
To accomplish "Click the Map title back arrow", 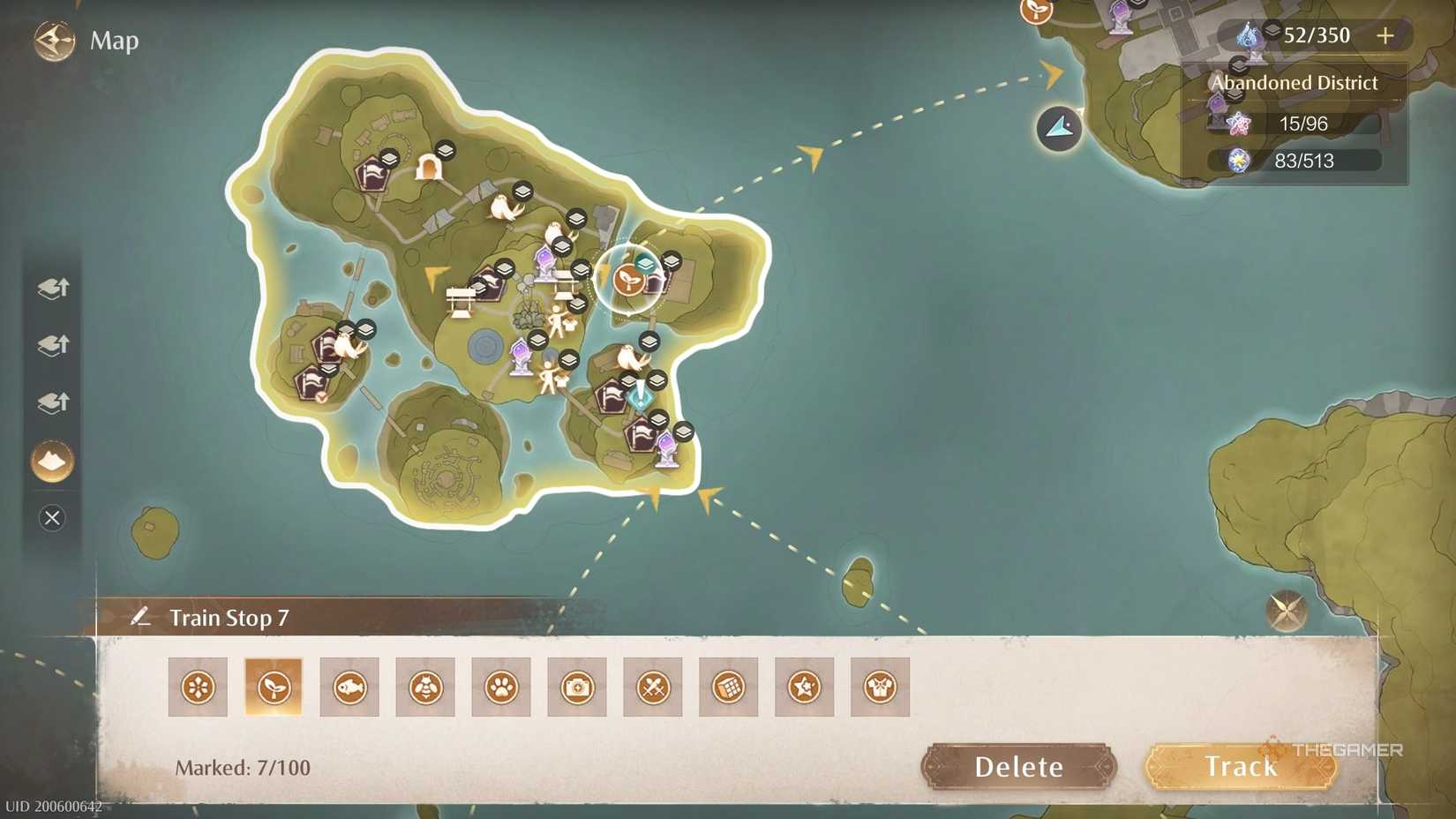I will [x=53, y=40].
